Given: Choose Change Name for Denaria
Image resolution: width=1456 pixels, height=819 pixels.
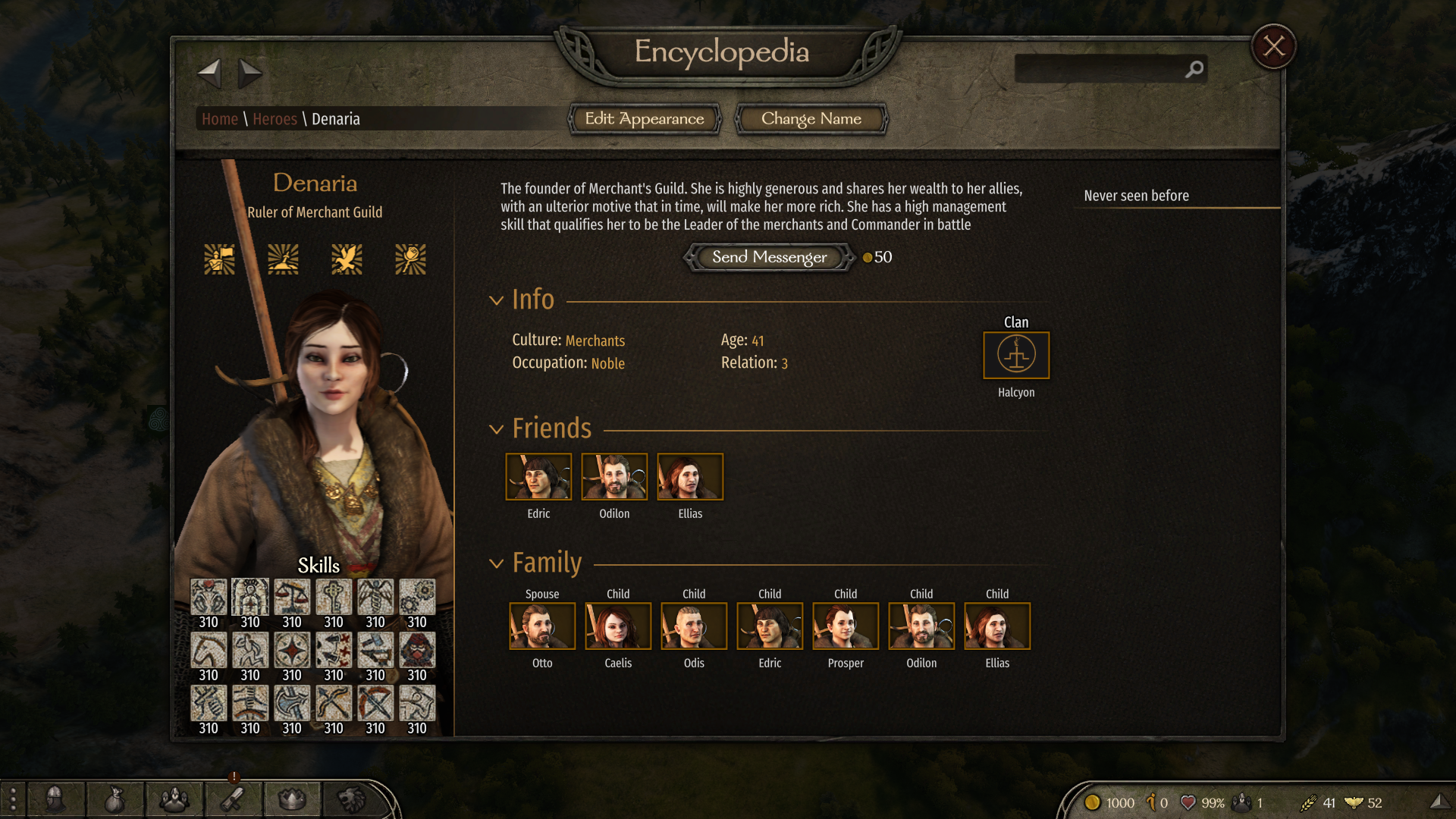Looking at the screenshot, I should [811, 119].
